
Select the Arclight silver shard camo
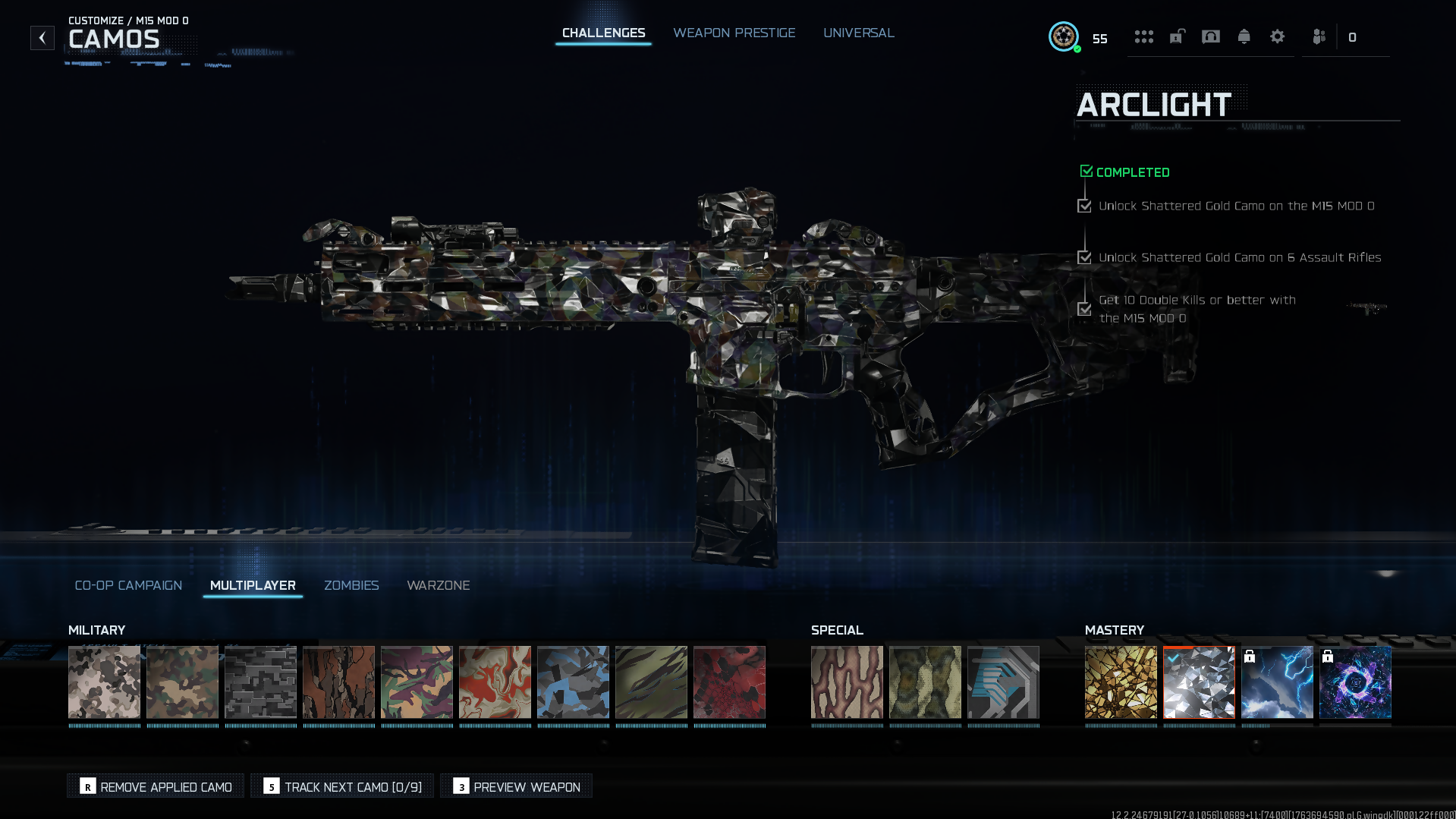pyautogui.click(x=1199, y=682)
